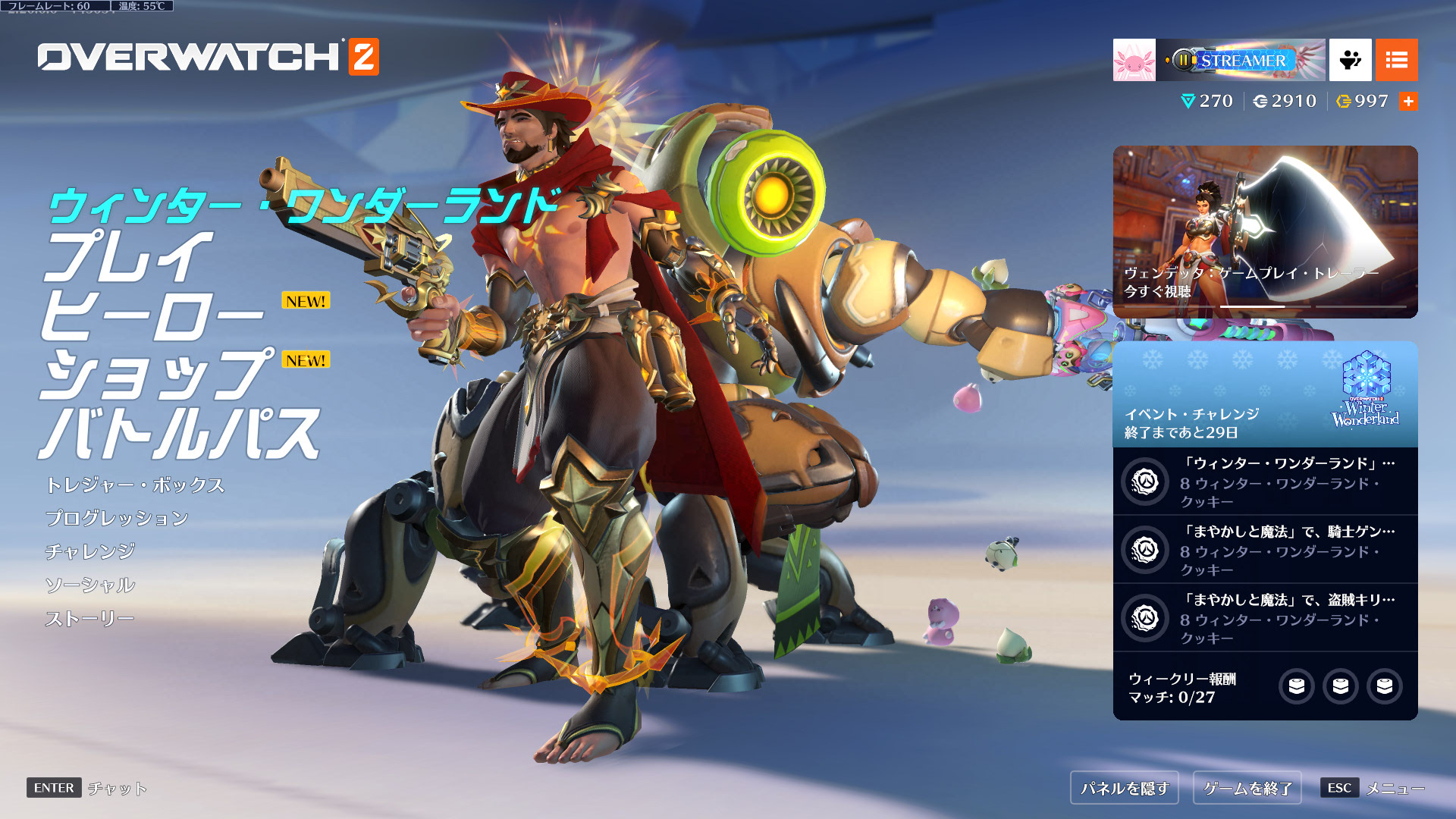Image resolution: width=1456 pixels, height=819 pixels.
Task: Open the group members icon button
Action: (x=1350, y=60)
